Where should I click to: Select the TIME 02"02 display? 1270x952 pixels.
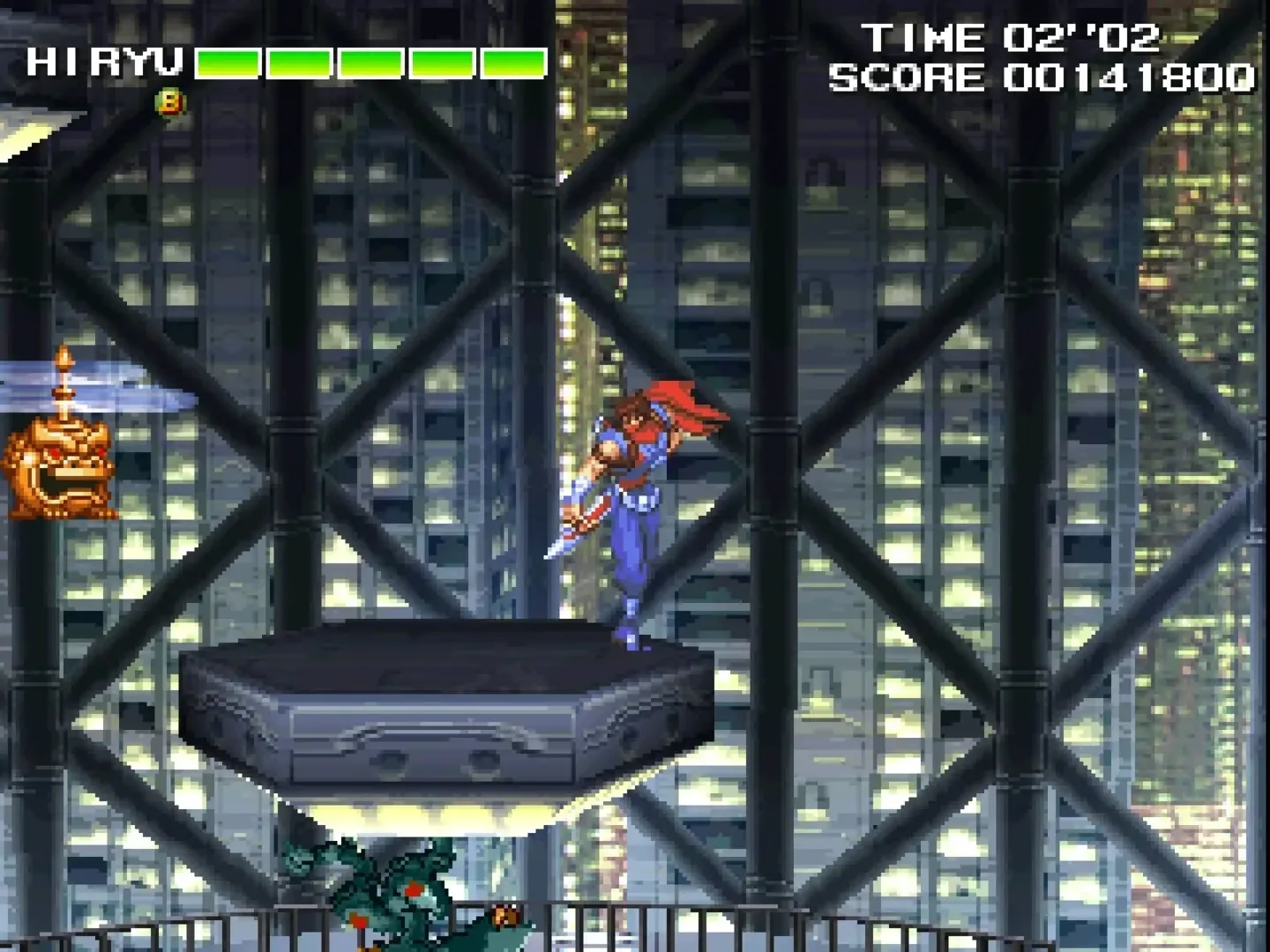(1012, 38)
